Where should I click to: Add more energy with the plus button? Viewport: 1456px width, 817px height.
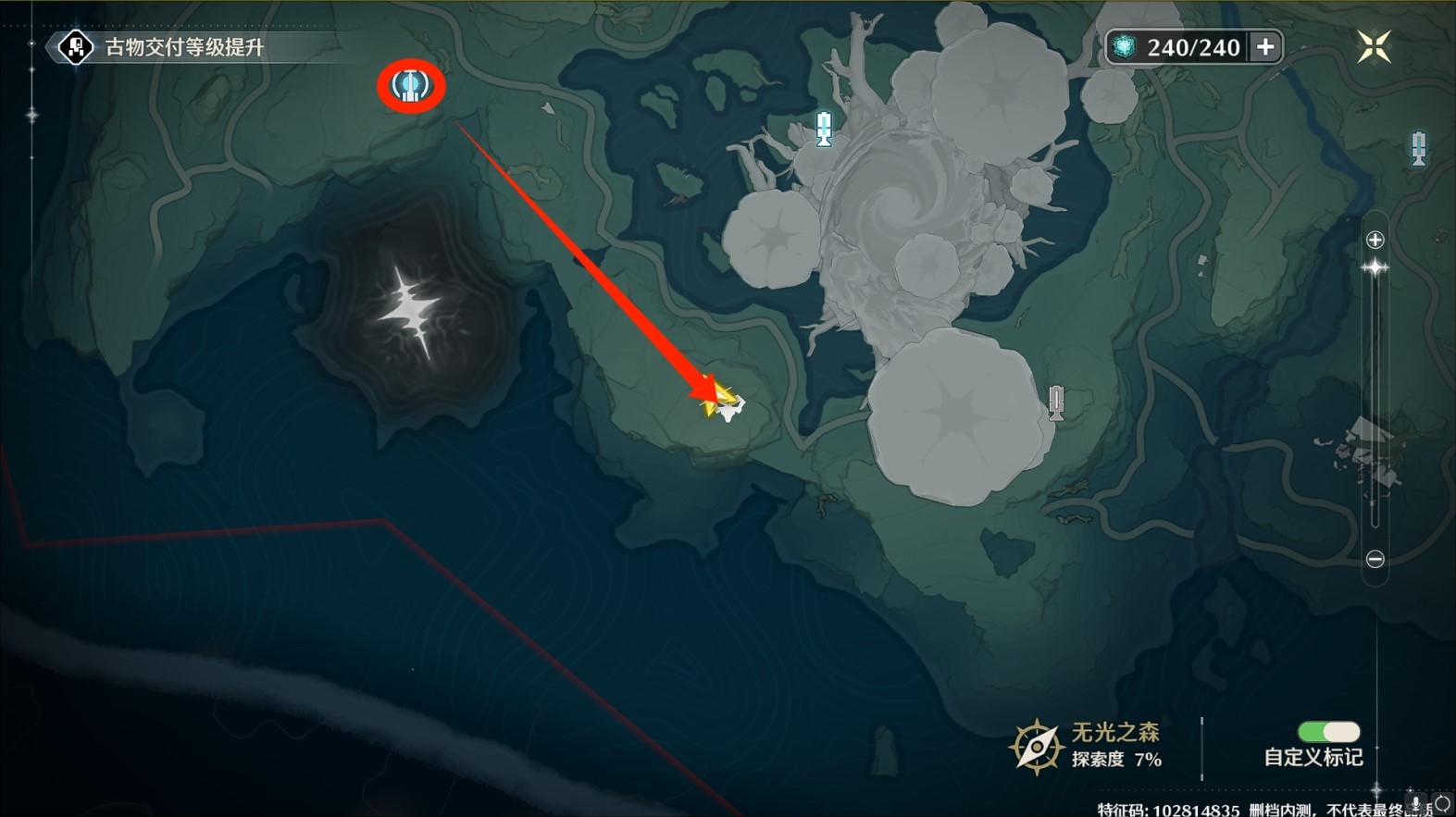coord(1265,47)
